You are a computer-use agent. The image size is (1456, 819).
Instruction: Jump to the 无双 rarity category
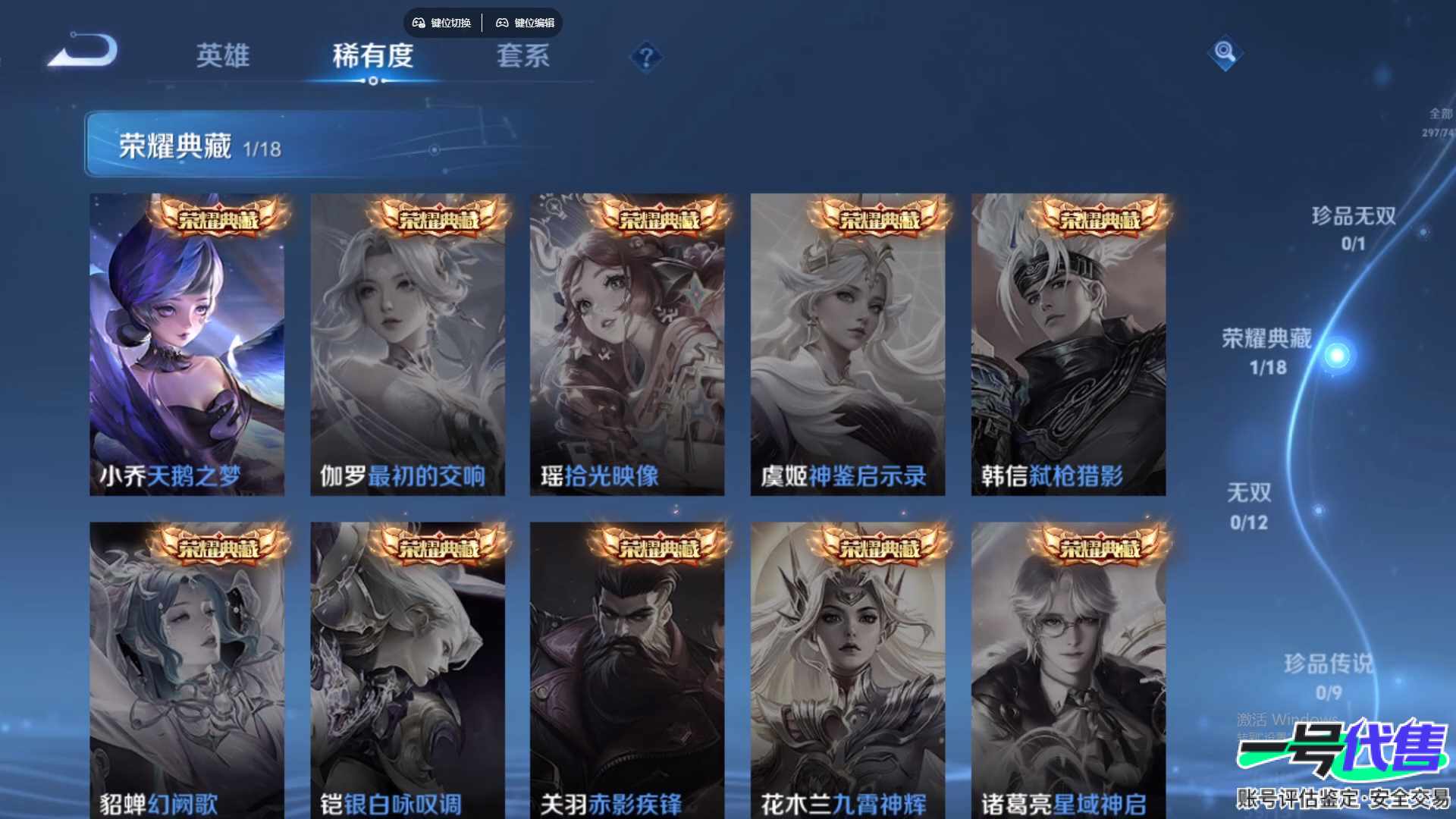coord(1249,506)
